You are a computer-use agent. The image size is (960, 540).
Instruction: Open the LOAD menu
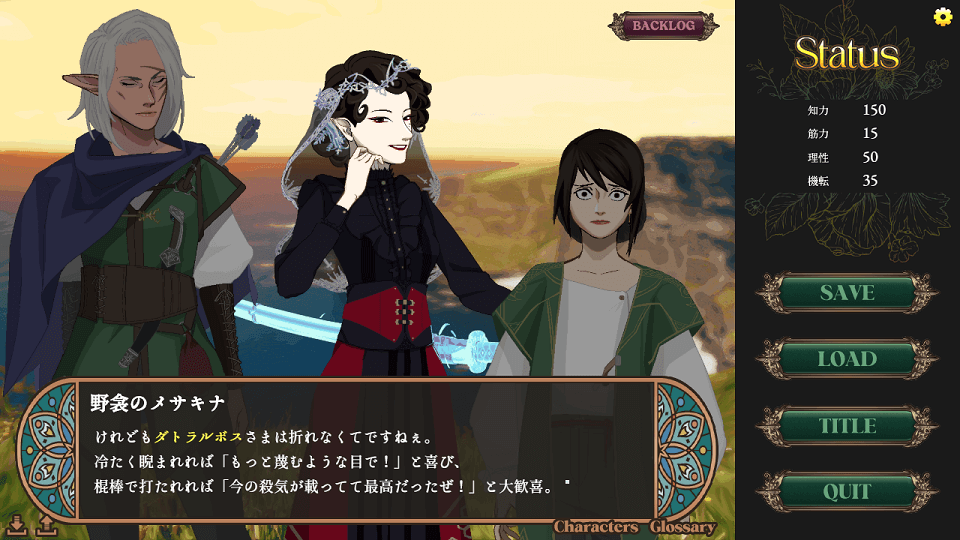click(x=847, y=359)
